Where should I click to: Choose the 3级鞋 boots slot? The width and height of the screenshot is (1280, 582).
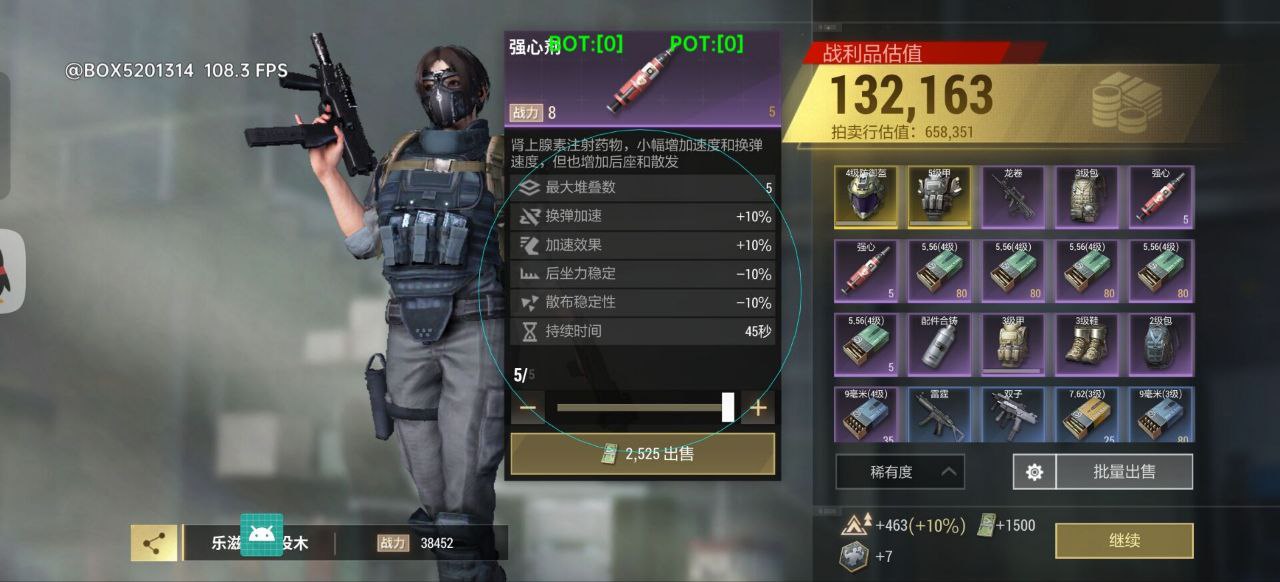point(1088,344)
